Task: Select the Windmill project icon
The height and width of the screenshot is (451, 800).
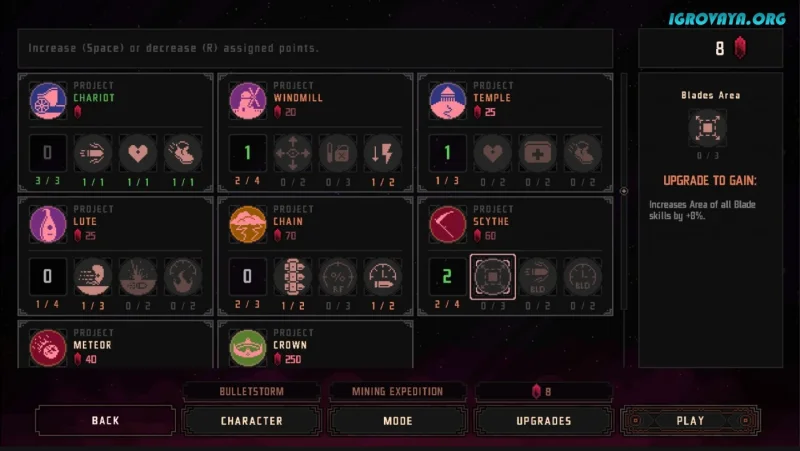Action: pyautogui.click(x=248, y=101)
